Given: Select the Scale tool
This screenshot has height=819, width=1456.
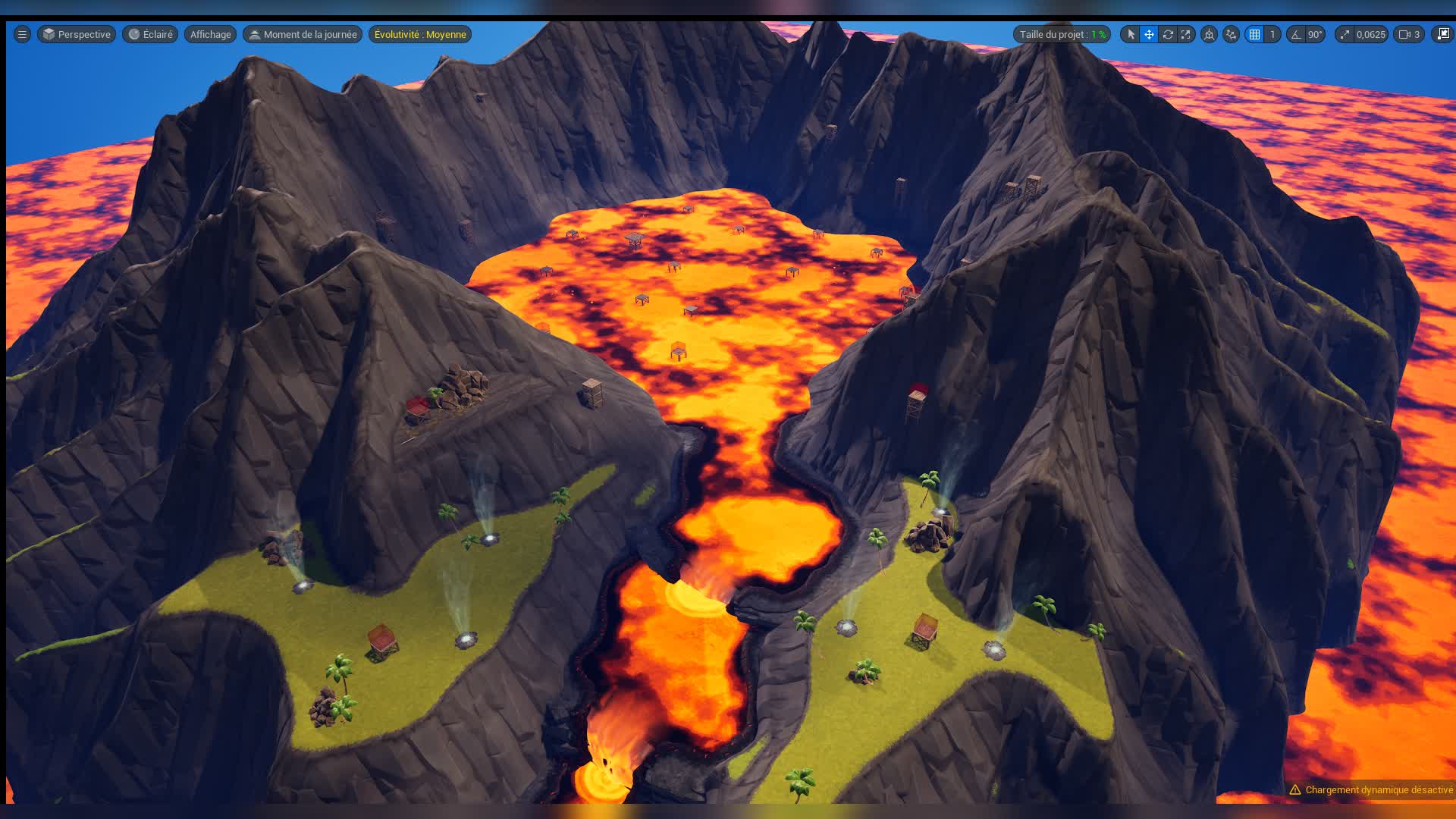Looking at the screenshot, I should tap(1185, 34).
